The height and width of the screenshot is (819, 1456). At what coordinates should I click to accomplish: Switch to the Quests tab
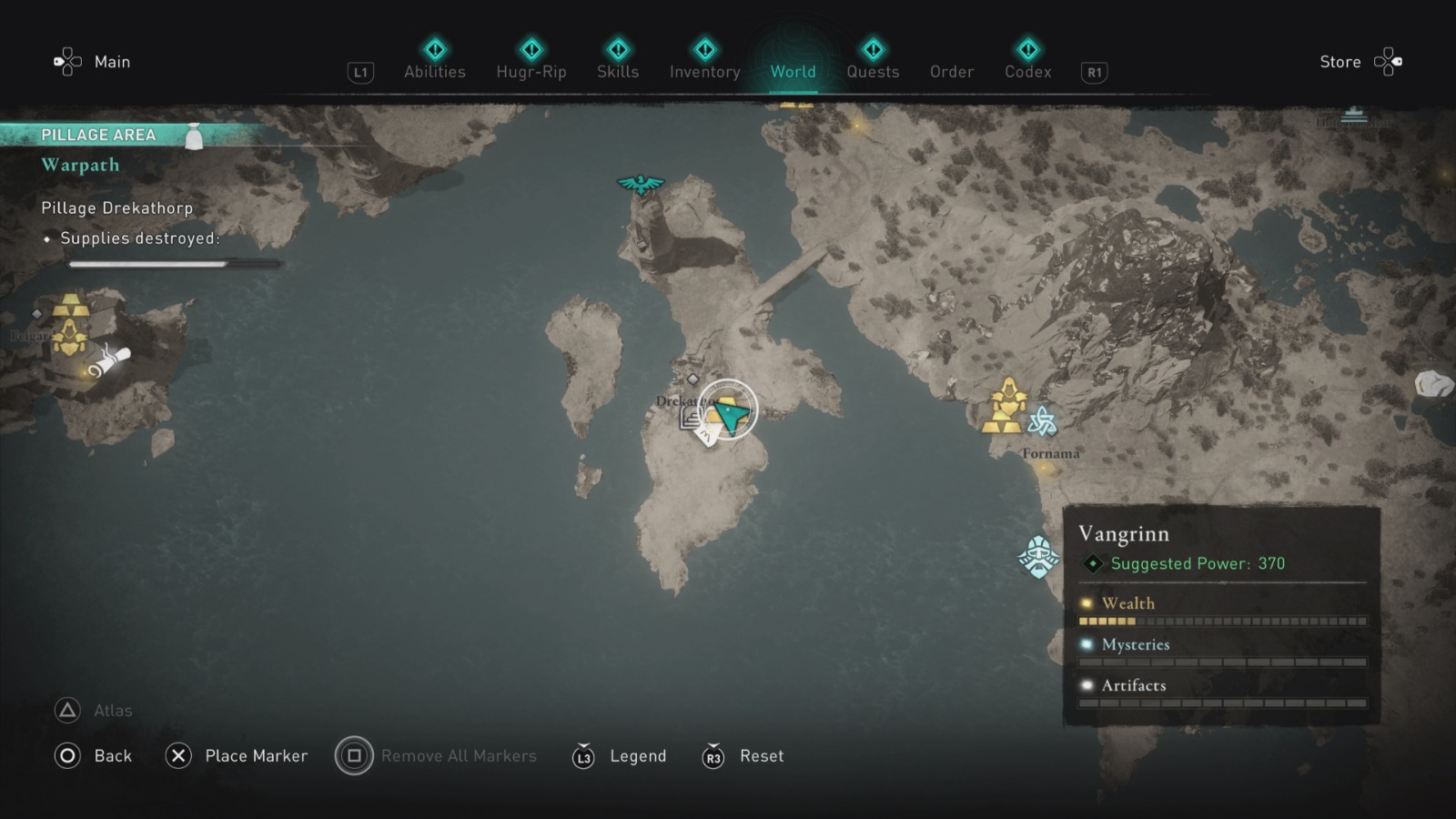[873, 72]
